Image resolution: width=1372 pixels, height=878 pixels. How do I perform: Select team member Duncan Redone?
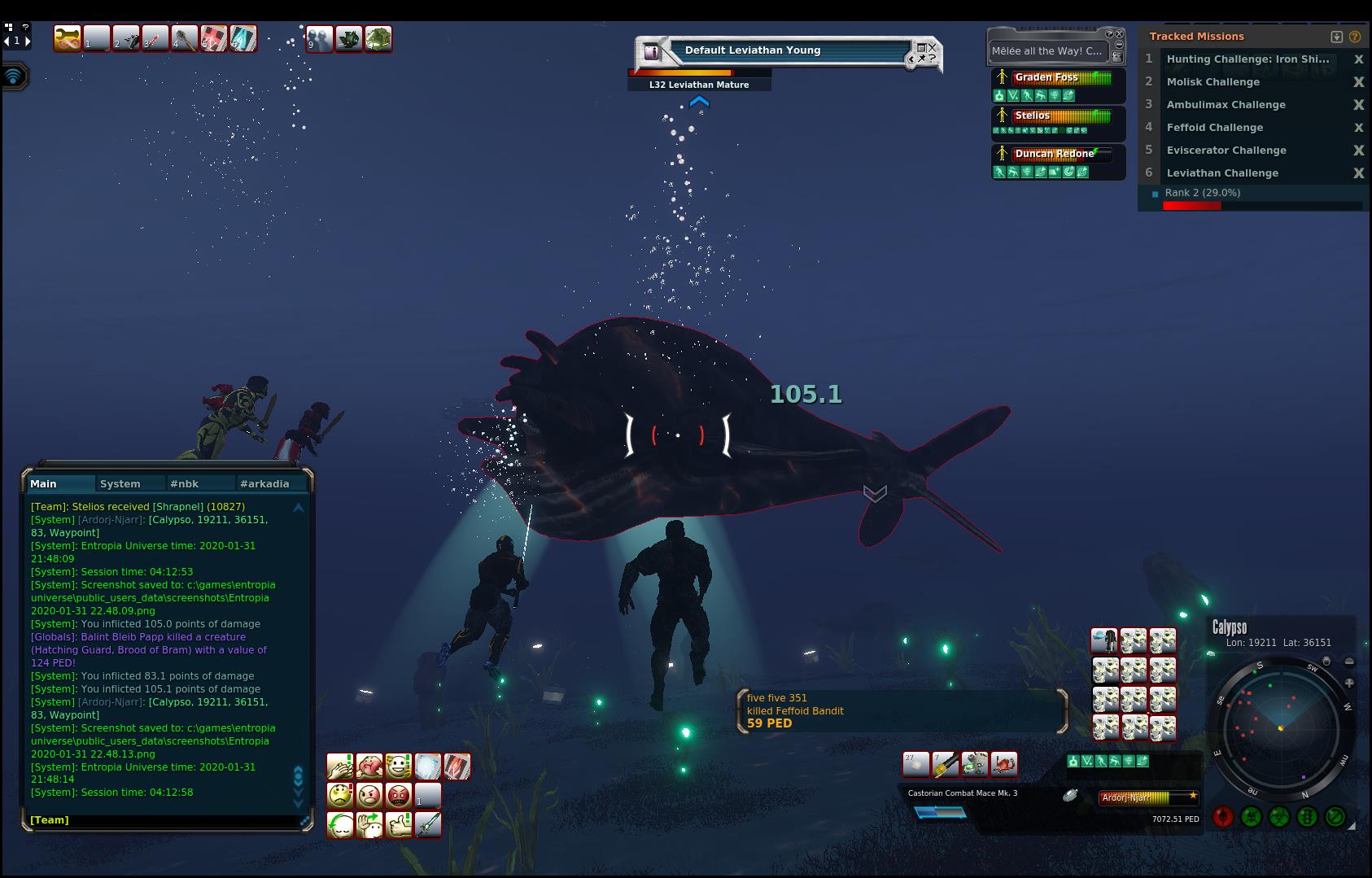pos(1054,154)
